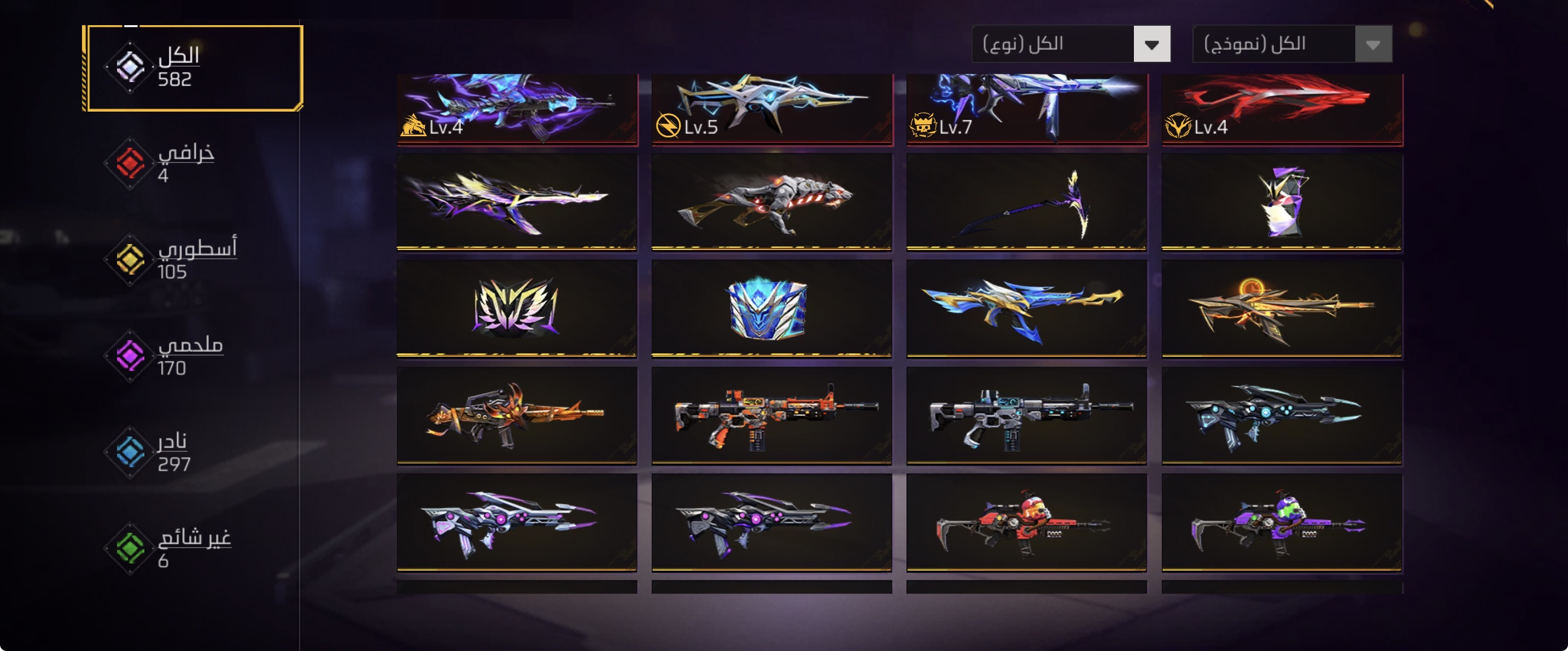The height and width of the screenshot is (651, 1568).
Task: Select the blue and gold winged rifle
Action: [x=1026, y=308]
